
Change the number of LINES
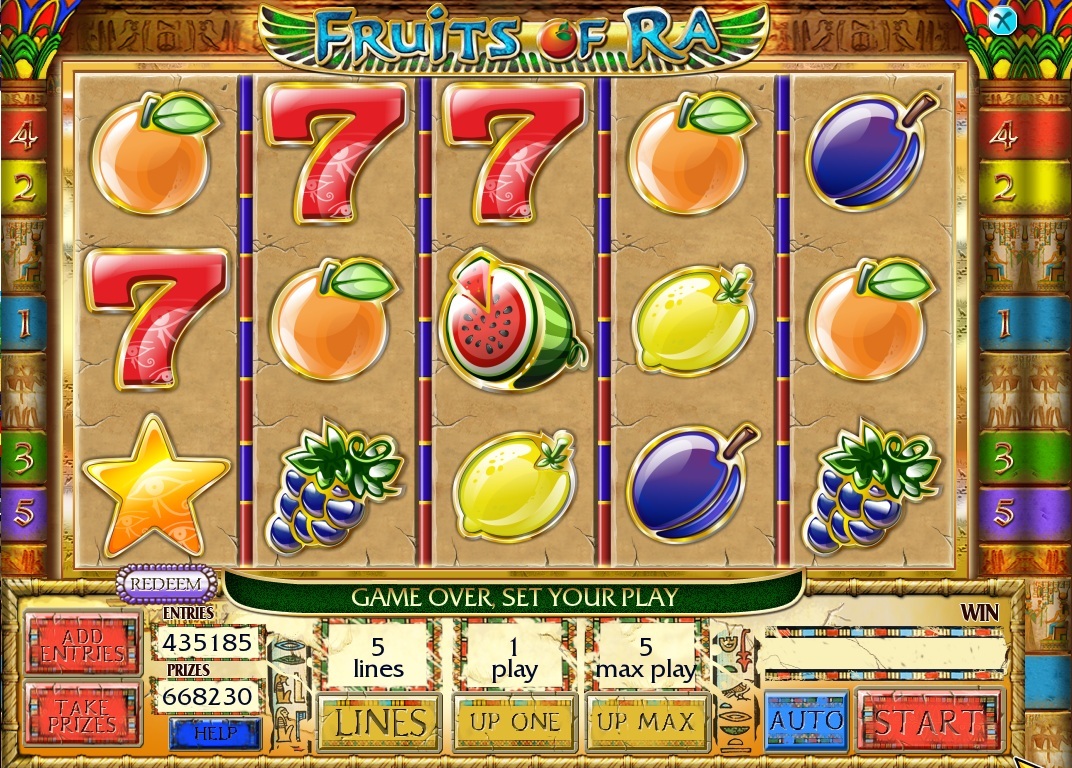click(380, 721)
